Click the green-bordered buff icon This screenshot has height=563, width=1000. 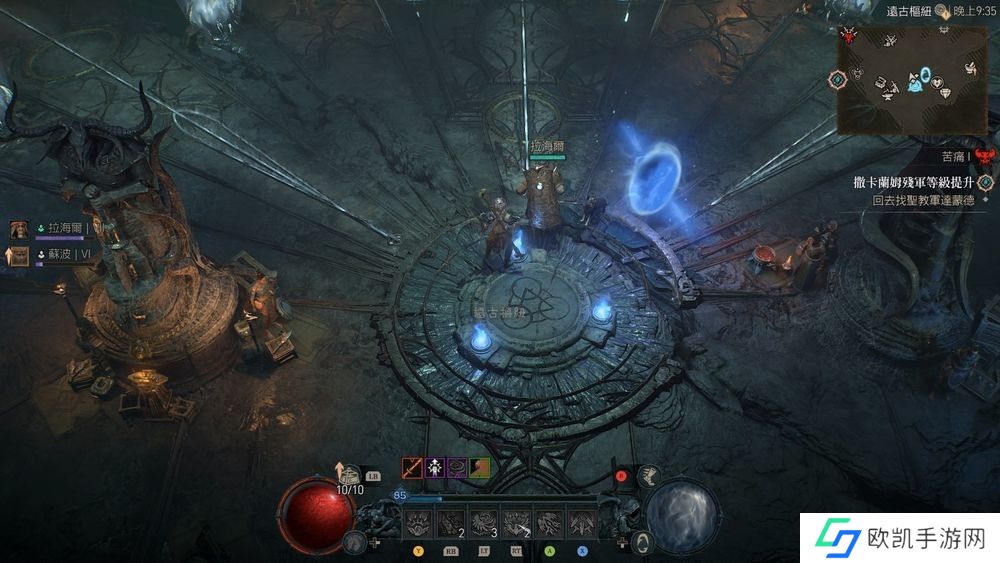[479, 467]
